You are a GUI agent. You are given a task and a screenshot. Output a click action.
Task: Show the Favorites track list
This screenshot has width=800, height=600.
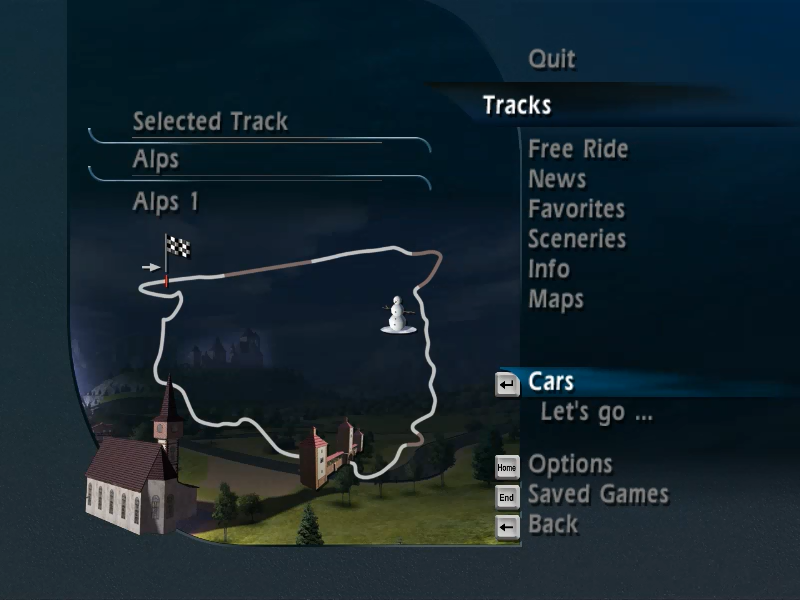click(x=576, y=209)
